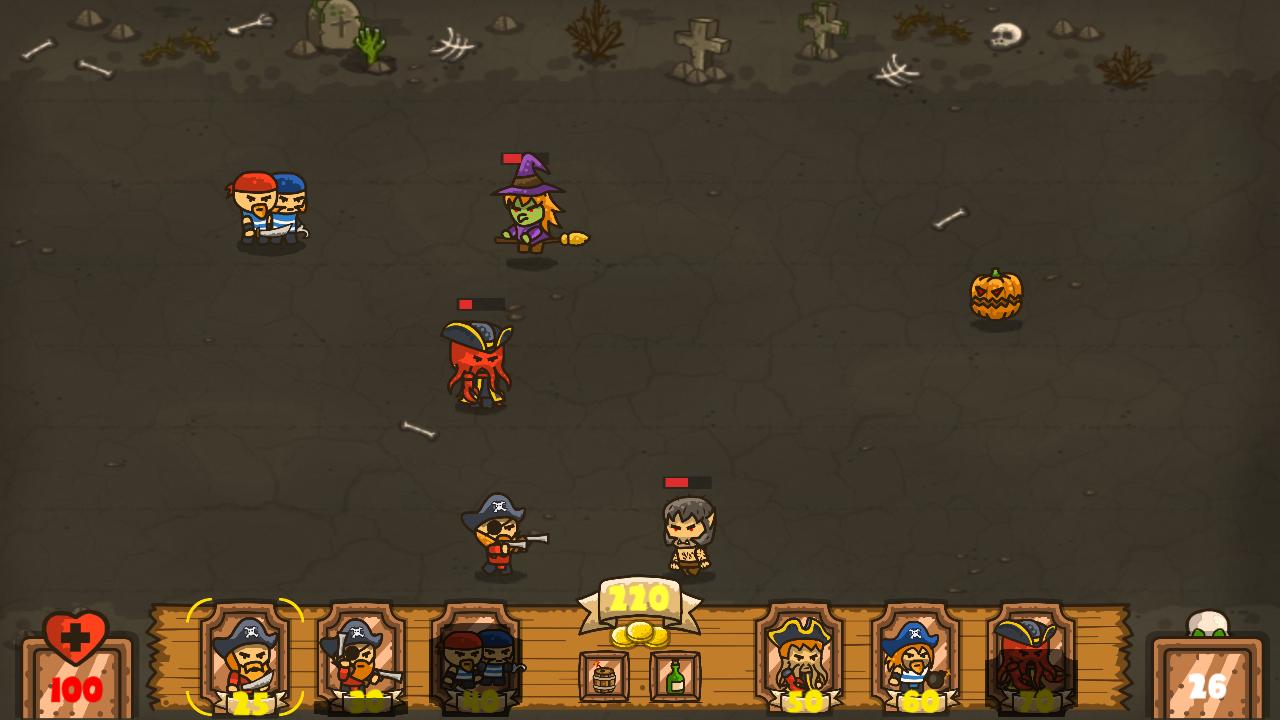The height and width of the screenshot is (720, 1280).
Task: Click the gold coin pile below the banner
Action: click(639, 635)
